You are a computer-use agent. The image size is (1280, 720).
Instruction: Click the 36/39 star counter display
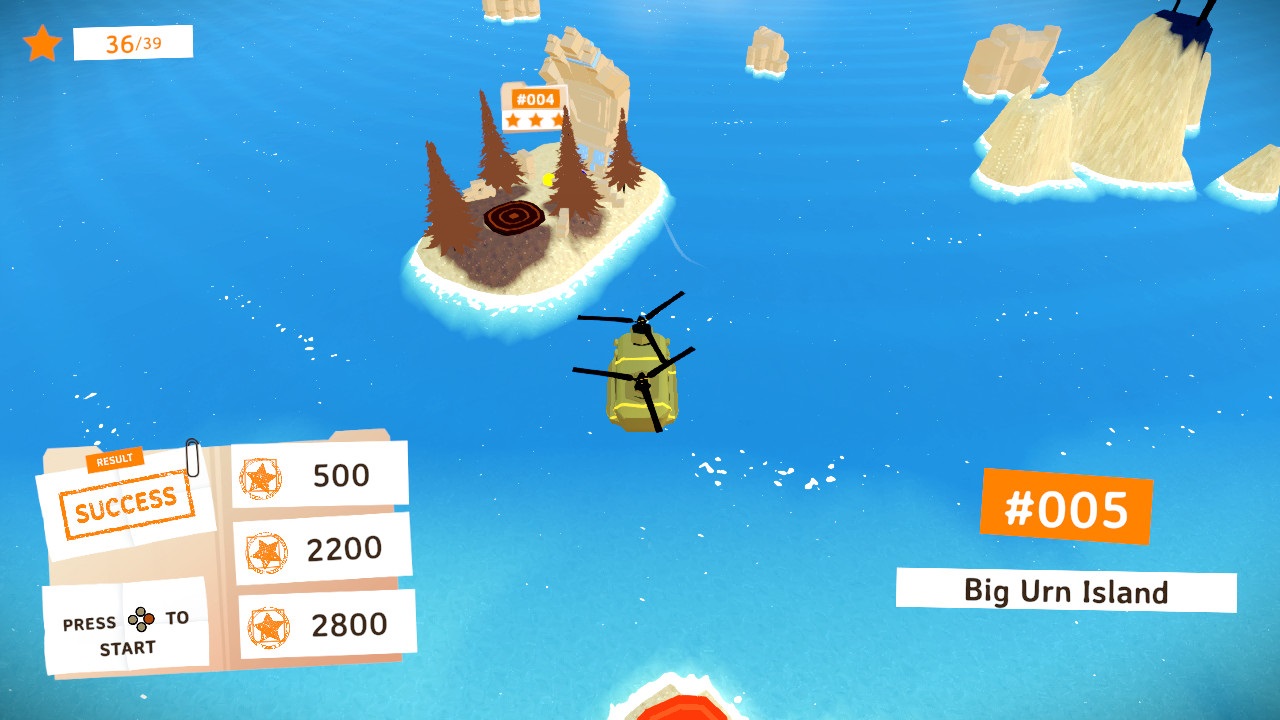[x=131, y=44]
